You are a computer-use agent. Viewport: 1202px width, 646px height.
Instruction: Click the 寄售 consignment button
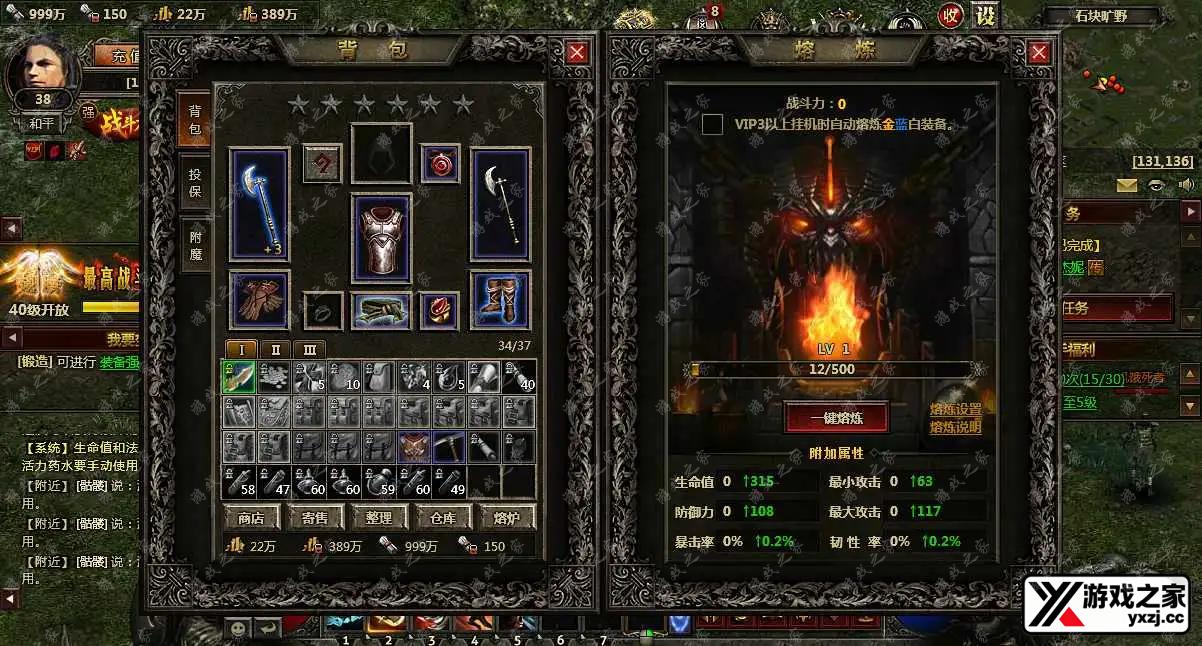click(x=315, y=517)
